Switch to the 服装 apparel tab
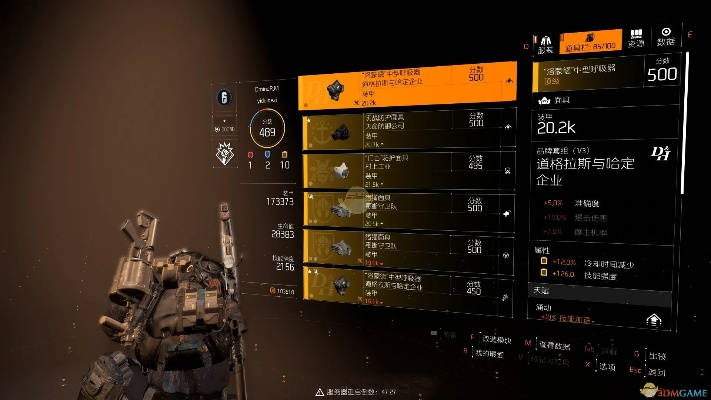Viewport: 711px width, 400px height. click(x=546, y=40)
